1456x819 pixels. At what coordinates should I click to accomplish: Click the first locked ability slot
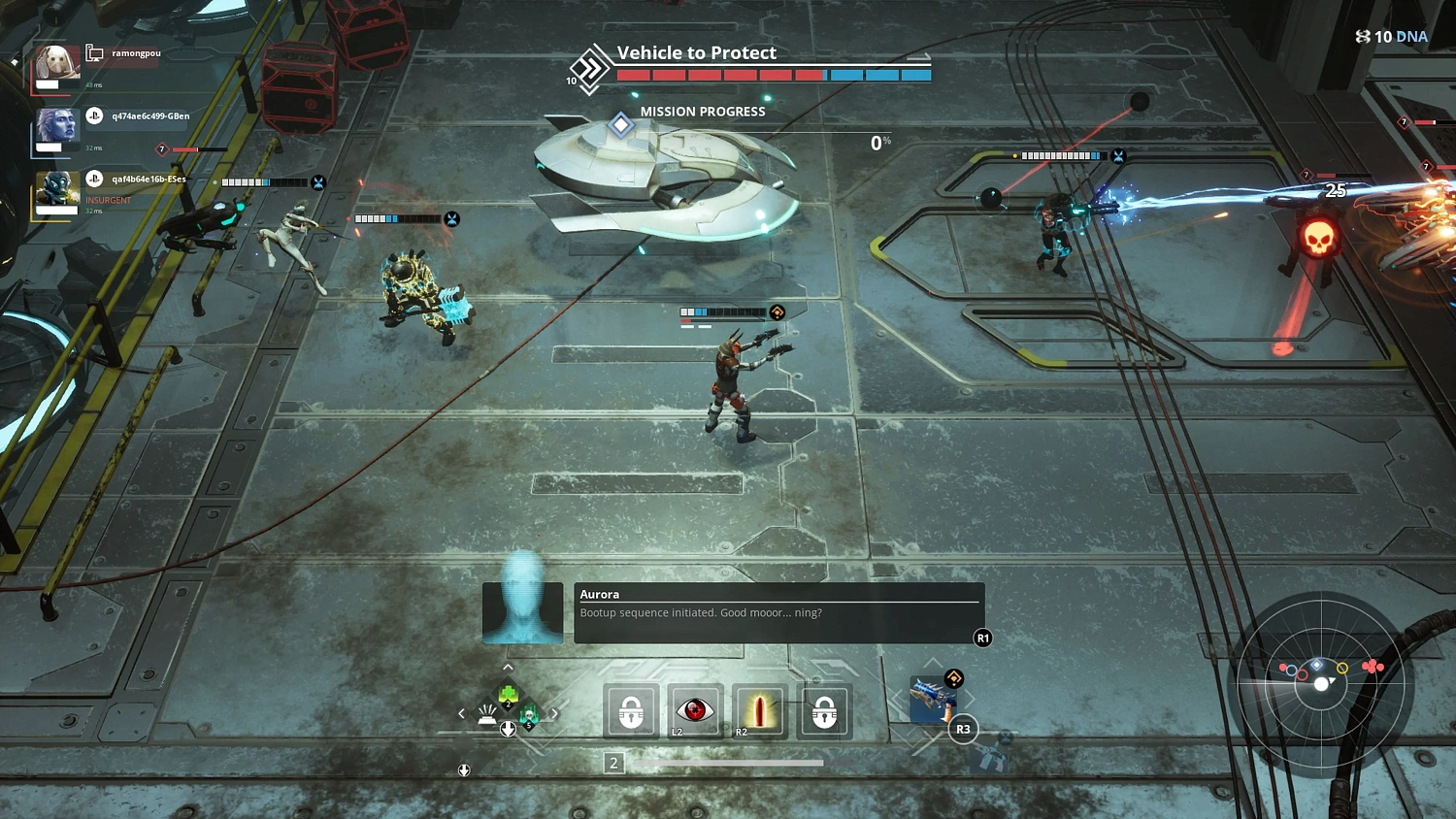point(631,711)
